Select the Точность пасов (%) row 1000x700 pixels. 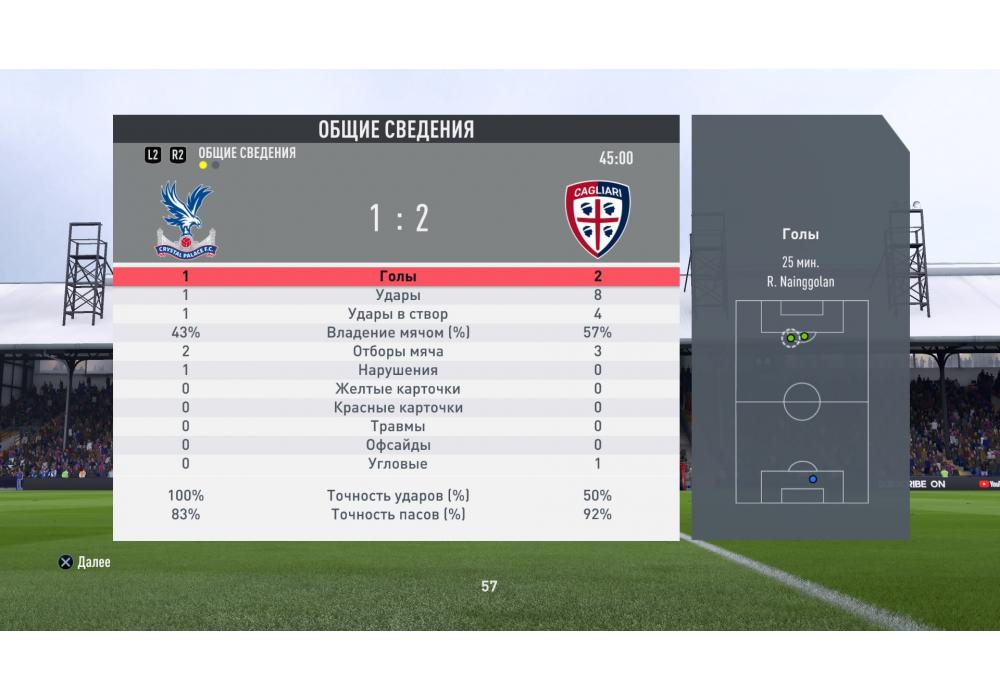pyautogui.click(x=397, y=515)
